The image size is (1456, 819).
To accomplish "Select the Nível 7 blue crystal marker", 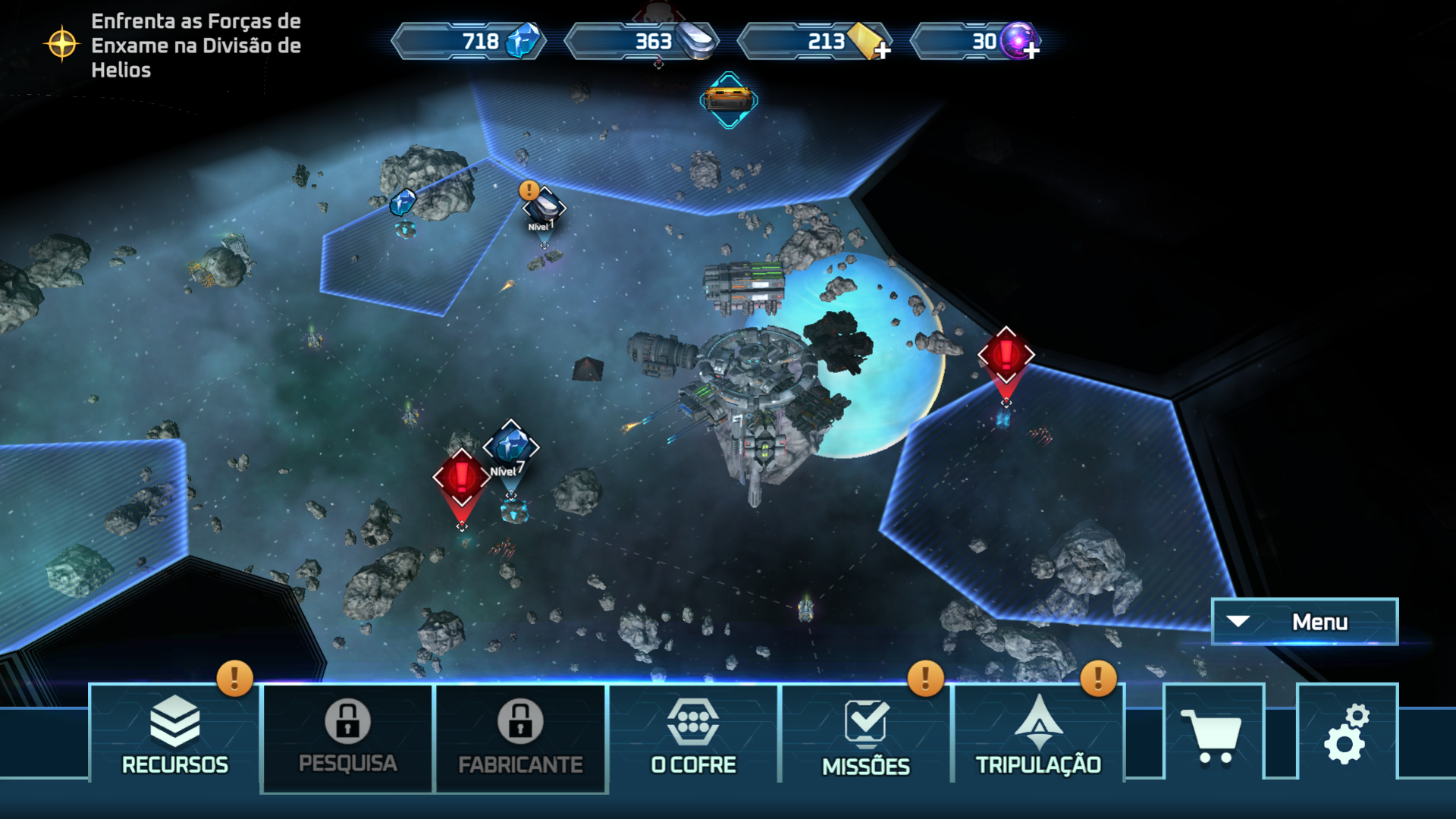I will [x=511, y=447].
